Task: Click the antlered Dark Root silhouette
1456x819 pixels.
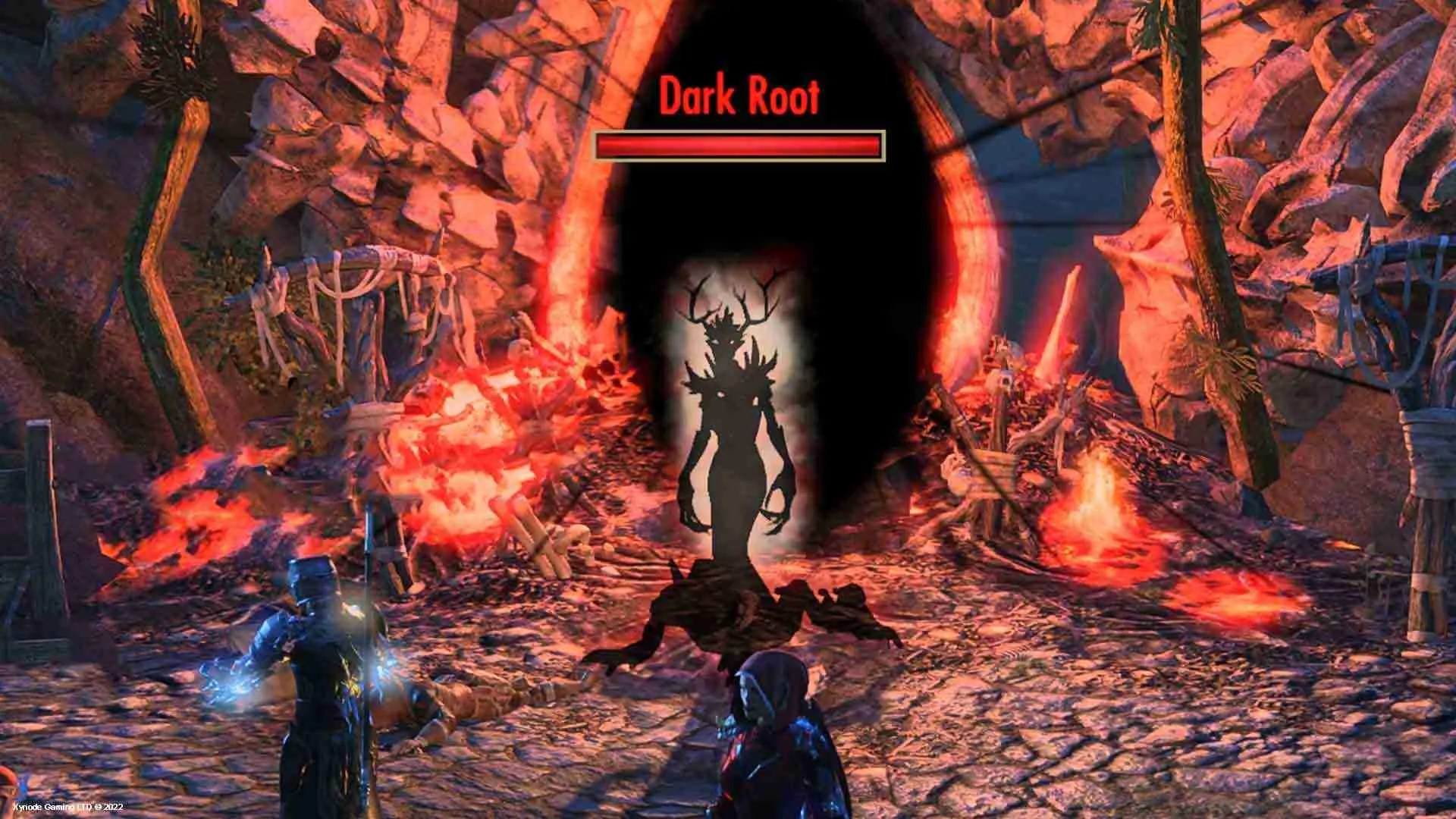Action: point(732,425)
